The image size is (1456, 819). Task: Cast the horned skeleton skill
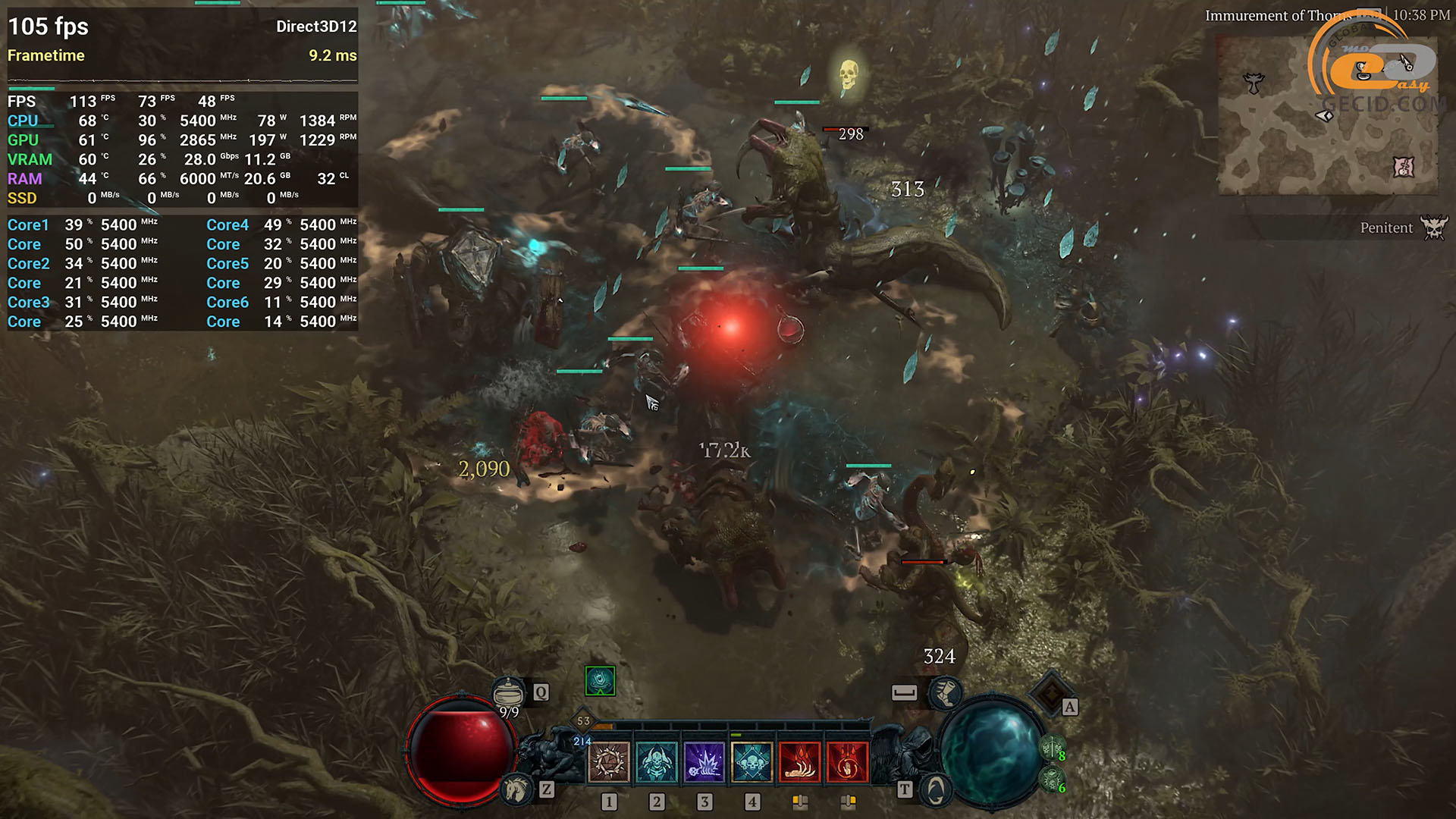pyautogui.click(x=657, y=762)
